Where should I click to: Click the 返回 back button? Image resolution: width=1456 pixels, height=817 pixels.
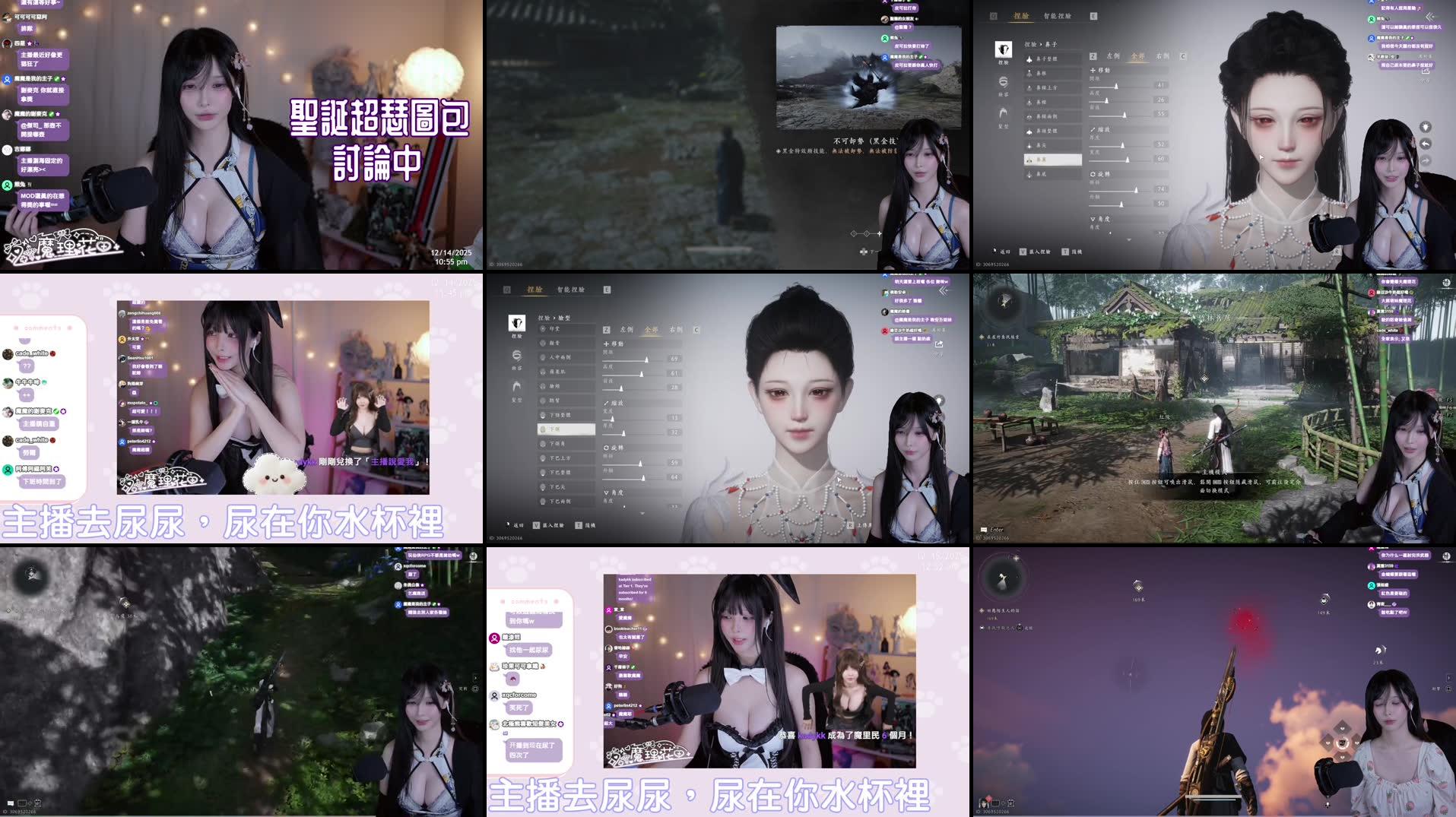[1002, 252]
